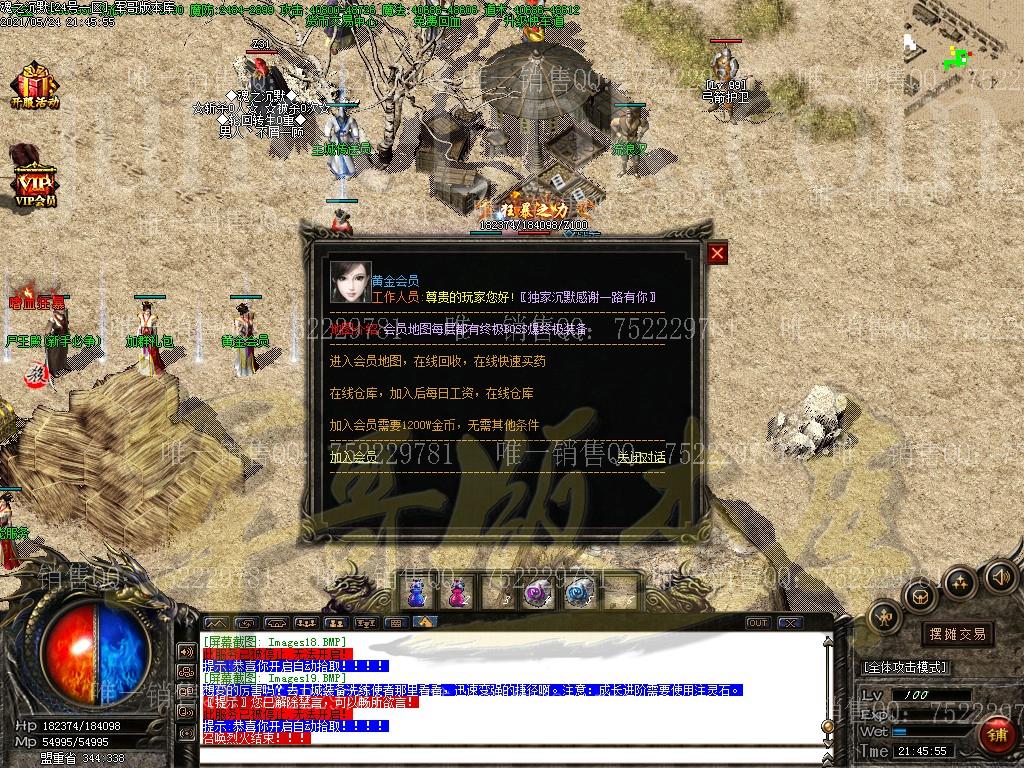Select the 关闭对话 dialog option
The width and height of the screenshot is (1024, 768).
[x=641, y=457]
